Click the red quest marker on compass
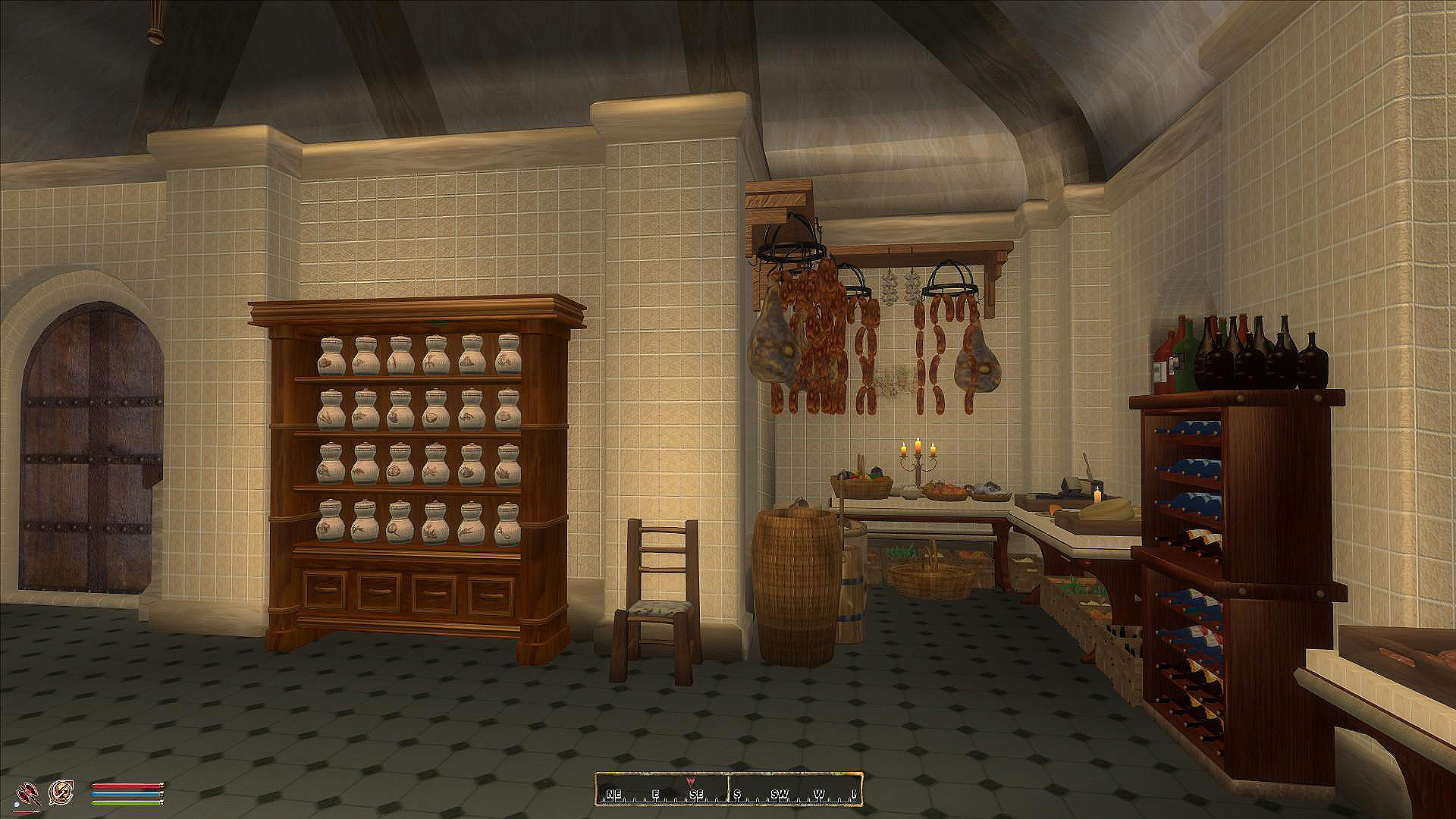 690,780
